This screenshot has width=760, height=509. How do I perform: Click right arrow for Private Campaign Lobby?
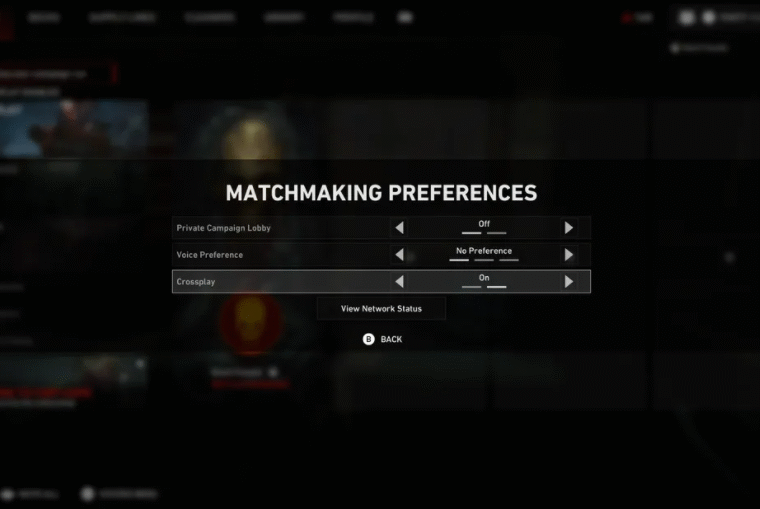point(569,228)
